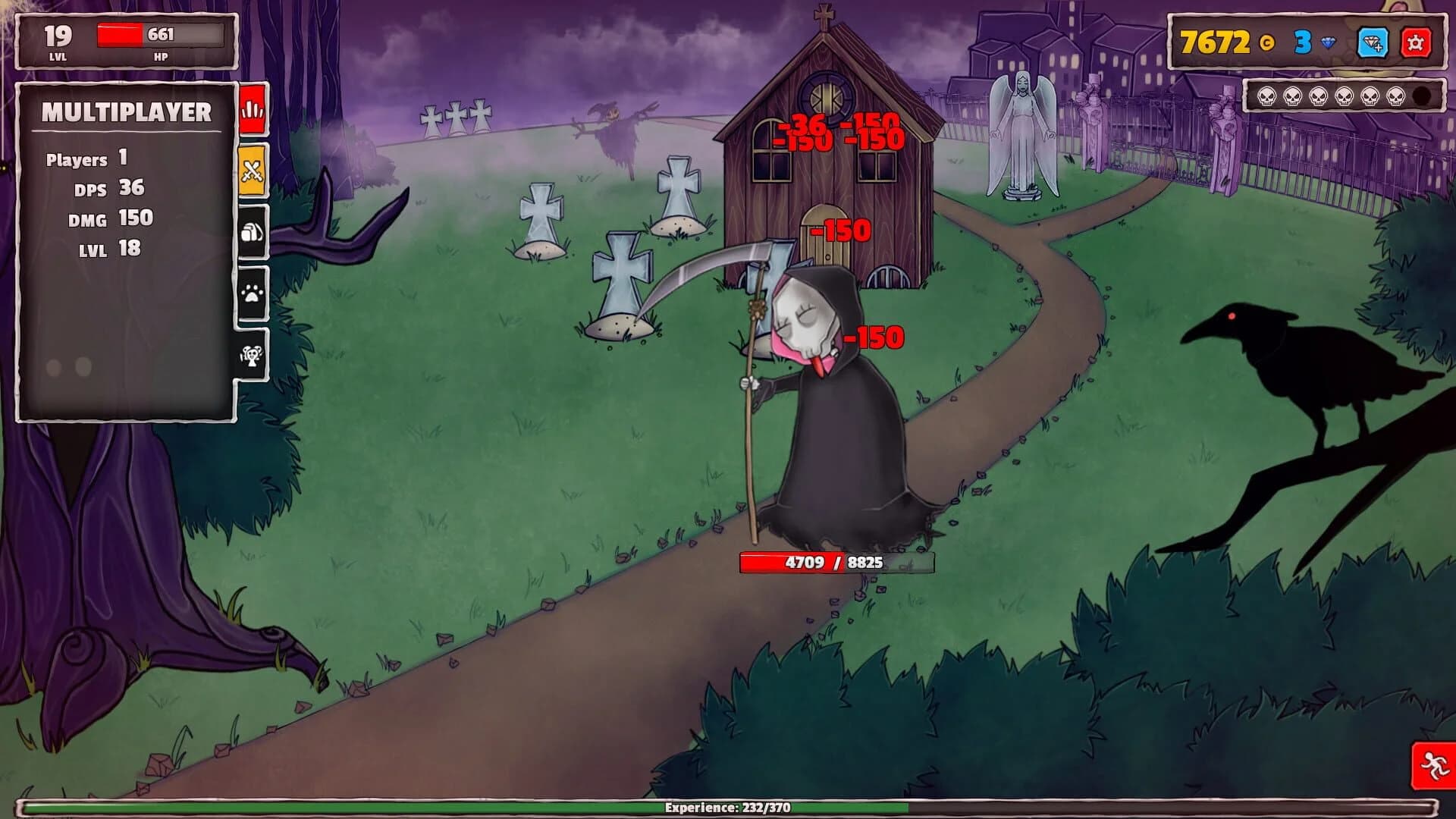The height and width of the screenshot is (819, 1456).
Task: Click the left gray dot in Multiplayer panel
Action: (x=53, y=369)
